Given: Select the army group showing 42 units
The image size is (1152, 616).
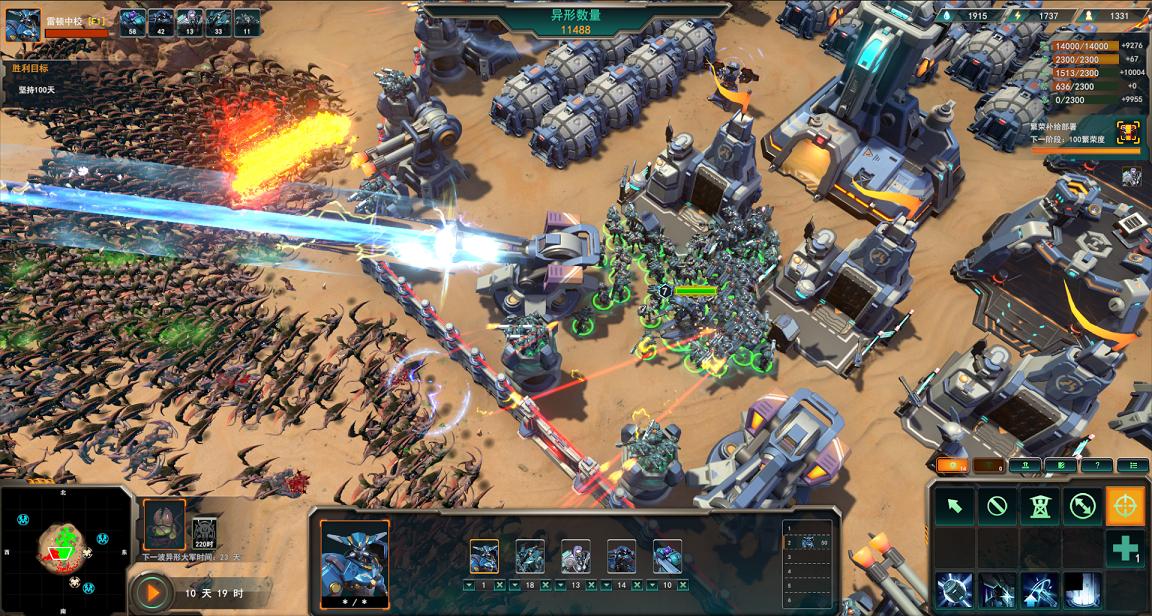Looking at the screenshot, I should point(161,21).
